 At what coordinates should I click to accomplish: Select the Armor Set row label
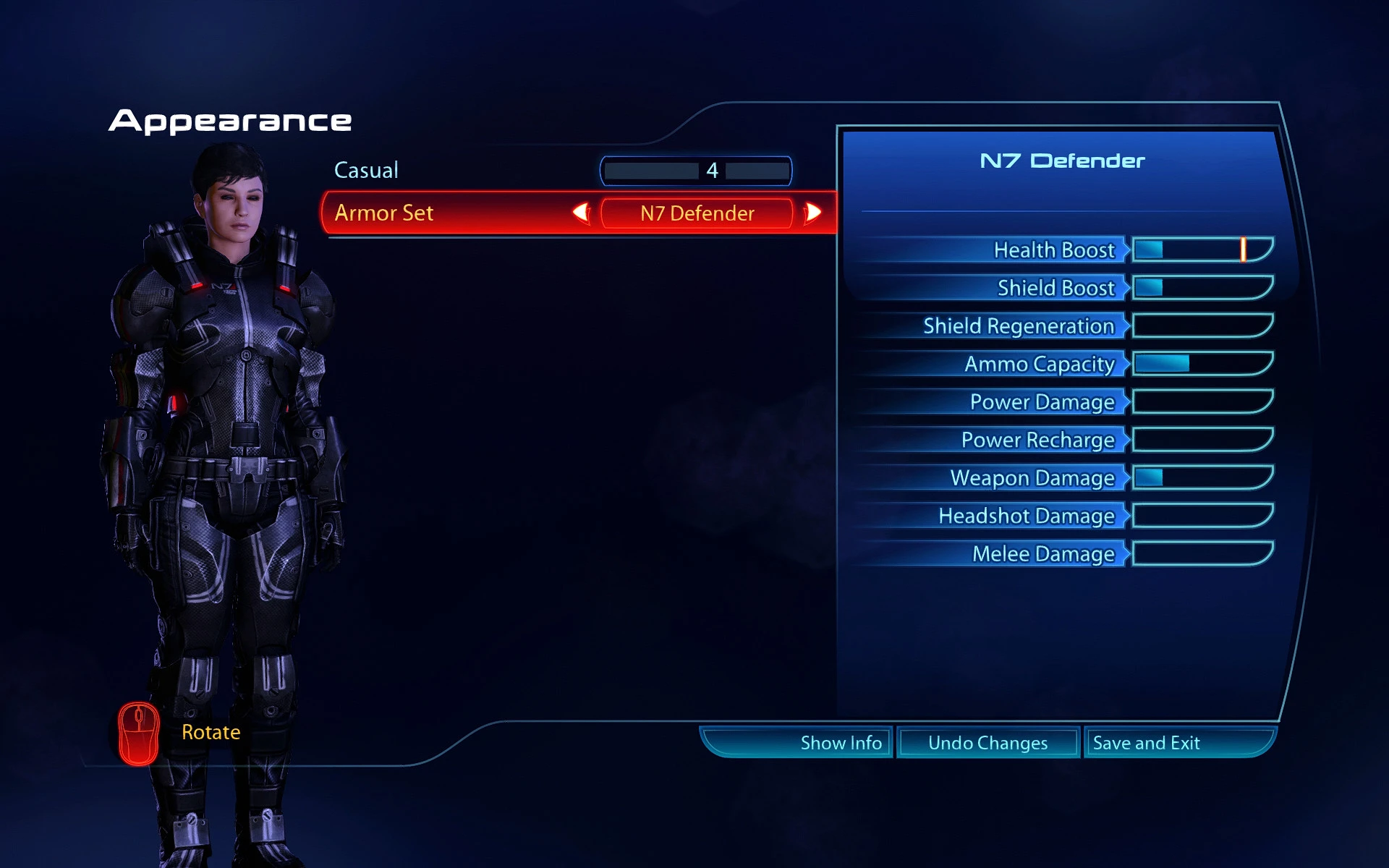(x=384, y=213)
